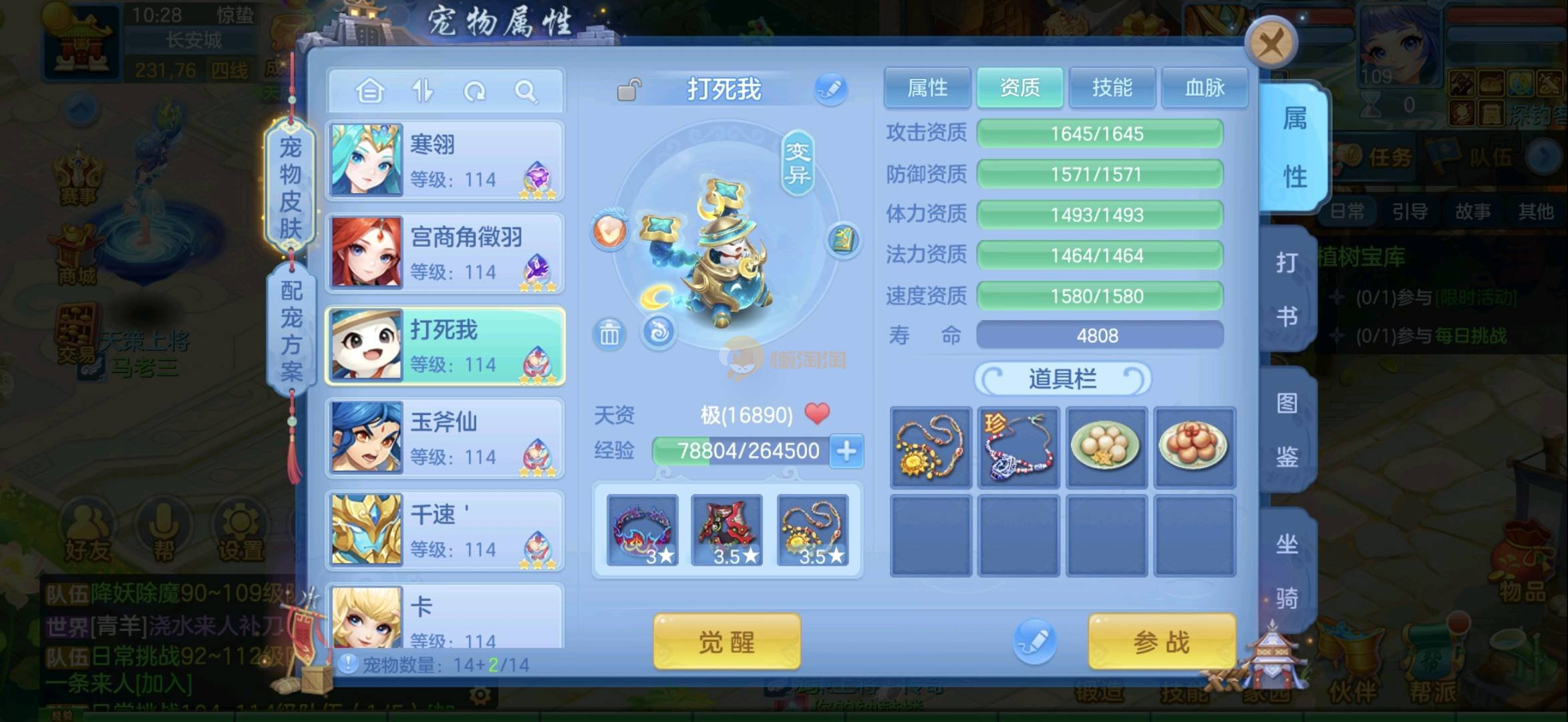
Task: Select pet 寒翎 from the list
Action: coord(445,161)
